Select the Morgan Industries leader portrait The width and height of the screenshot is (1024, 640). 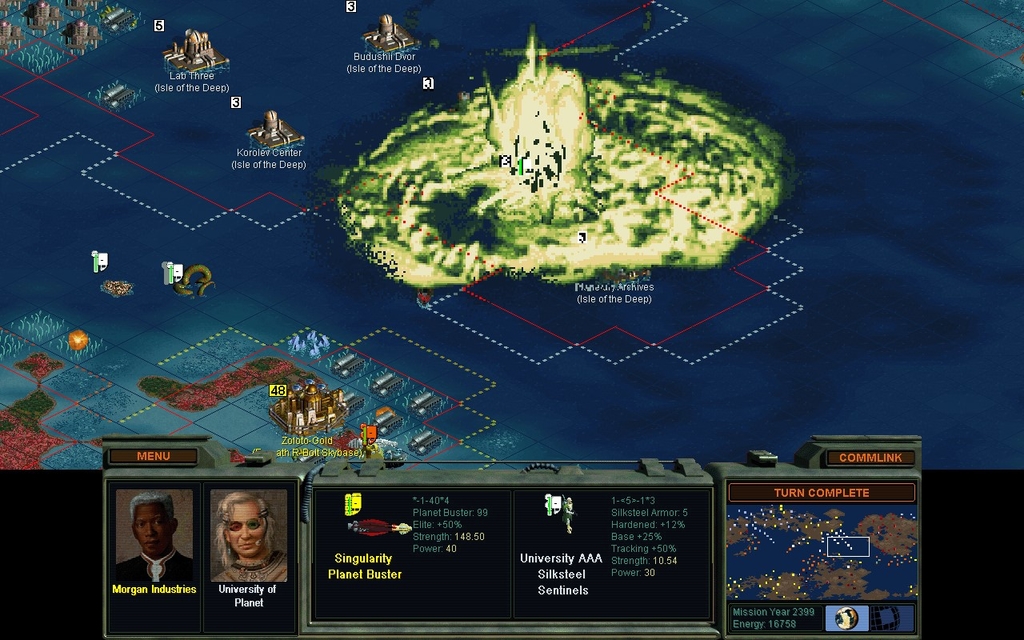[x=153, y=535]
